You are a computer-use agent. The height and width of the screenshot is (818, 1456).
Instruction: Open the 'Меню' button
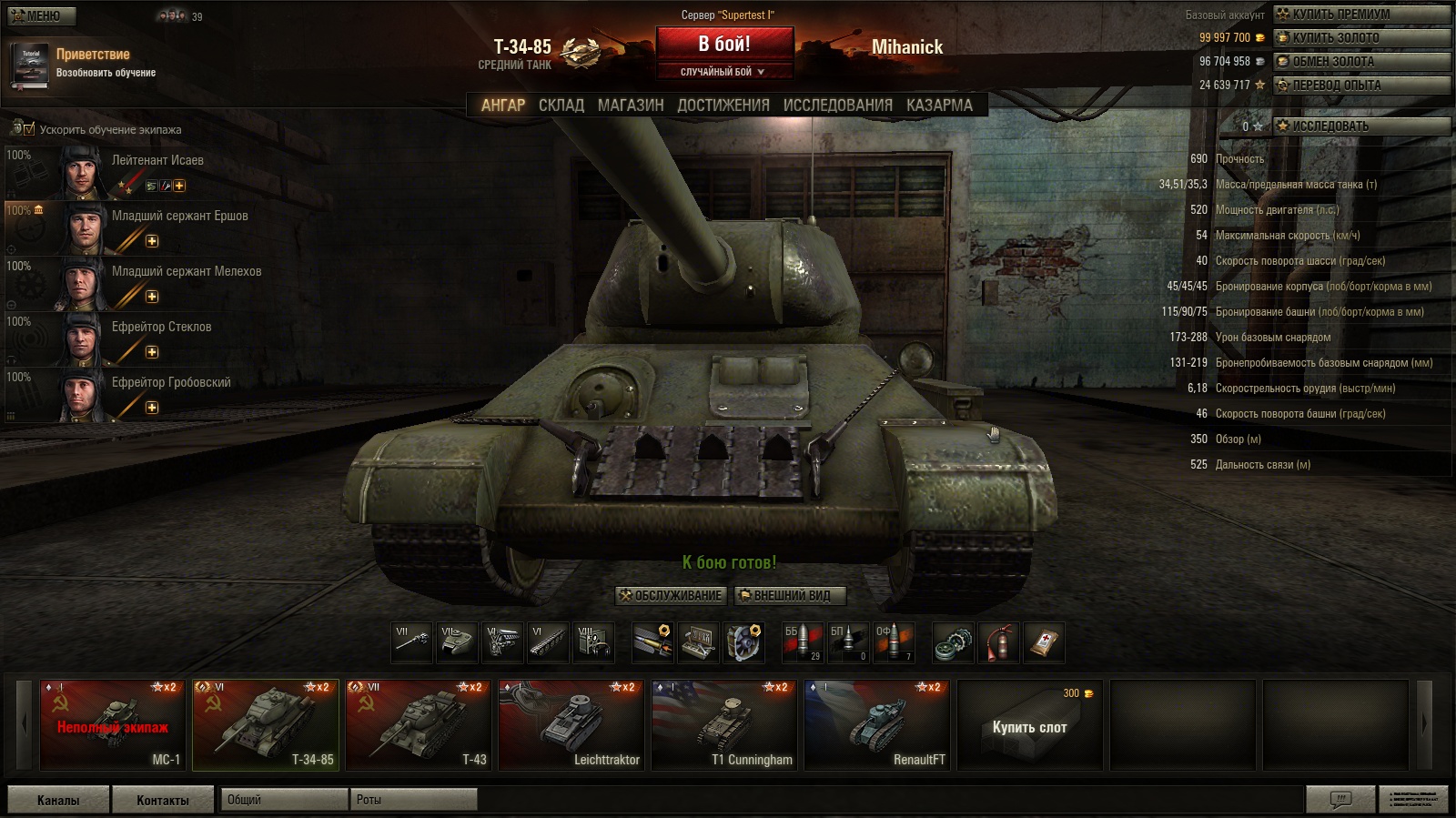coord(42,15)
